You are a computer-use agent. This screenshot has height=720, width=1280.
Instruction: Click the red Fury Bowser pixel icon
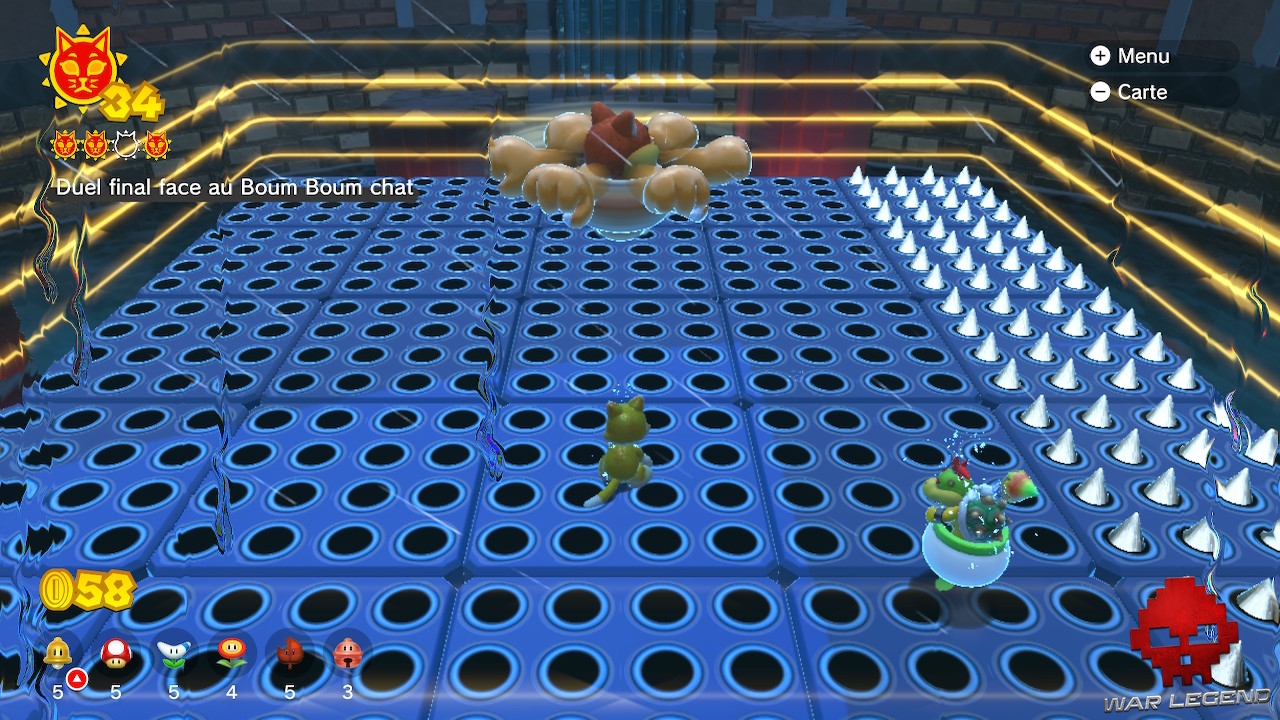point(1180,630)
